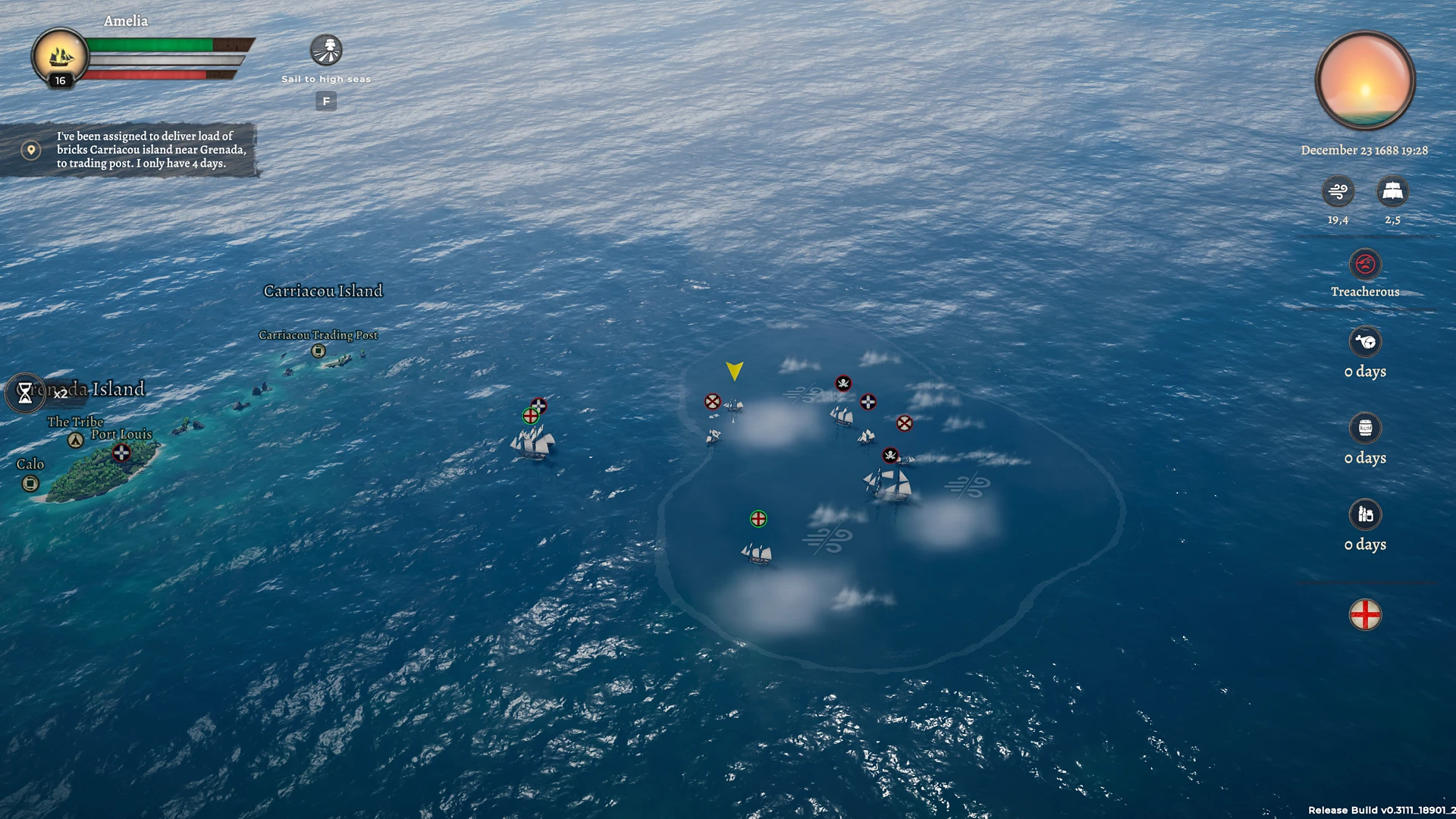Select the medicine supply icon
Image resolution: width=1456 pixels, height=819 pixels.
coord(1365,516)
